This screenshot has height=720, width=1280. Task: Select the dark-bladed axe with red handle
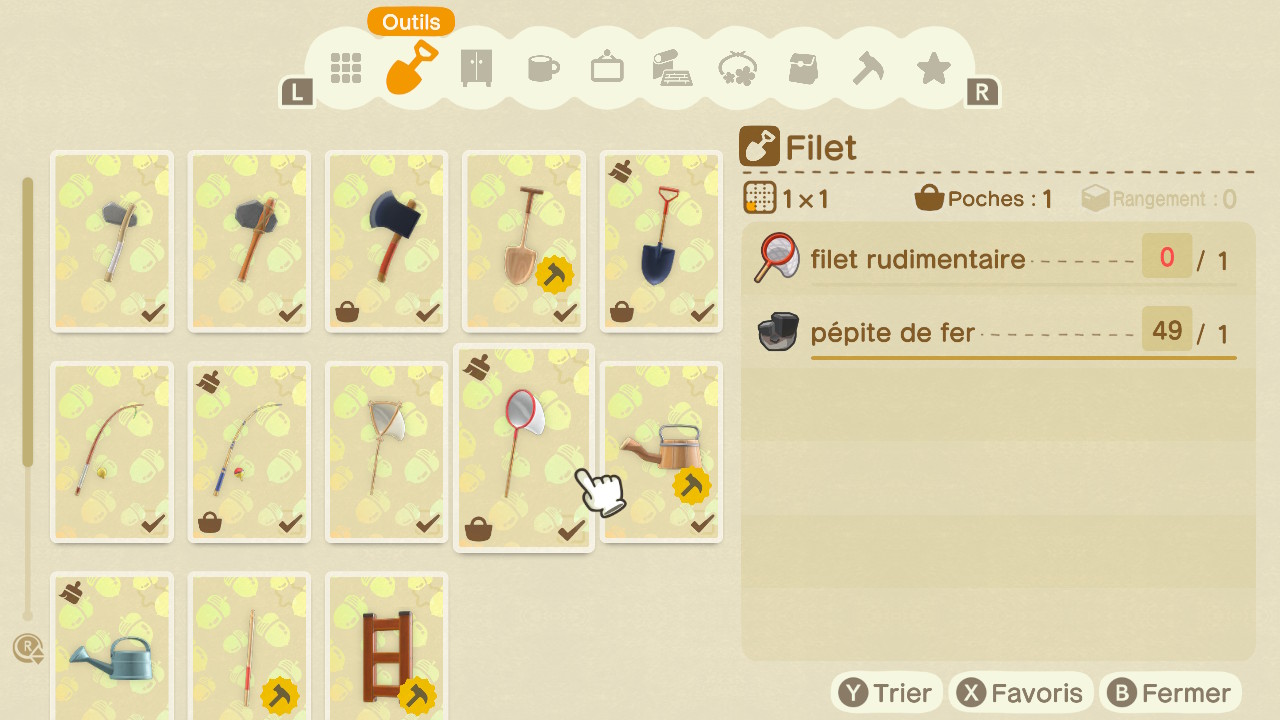pos(386,241)
